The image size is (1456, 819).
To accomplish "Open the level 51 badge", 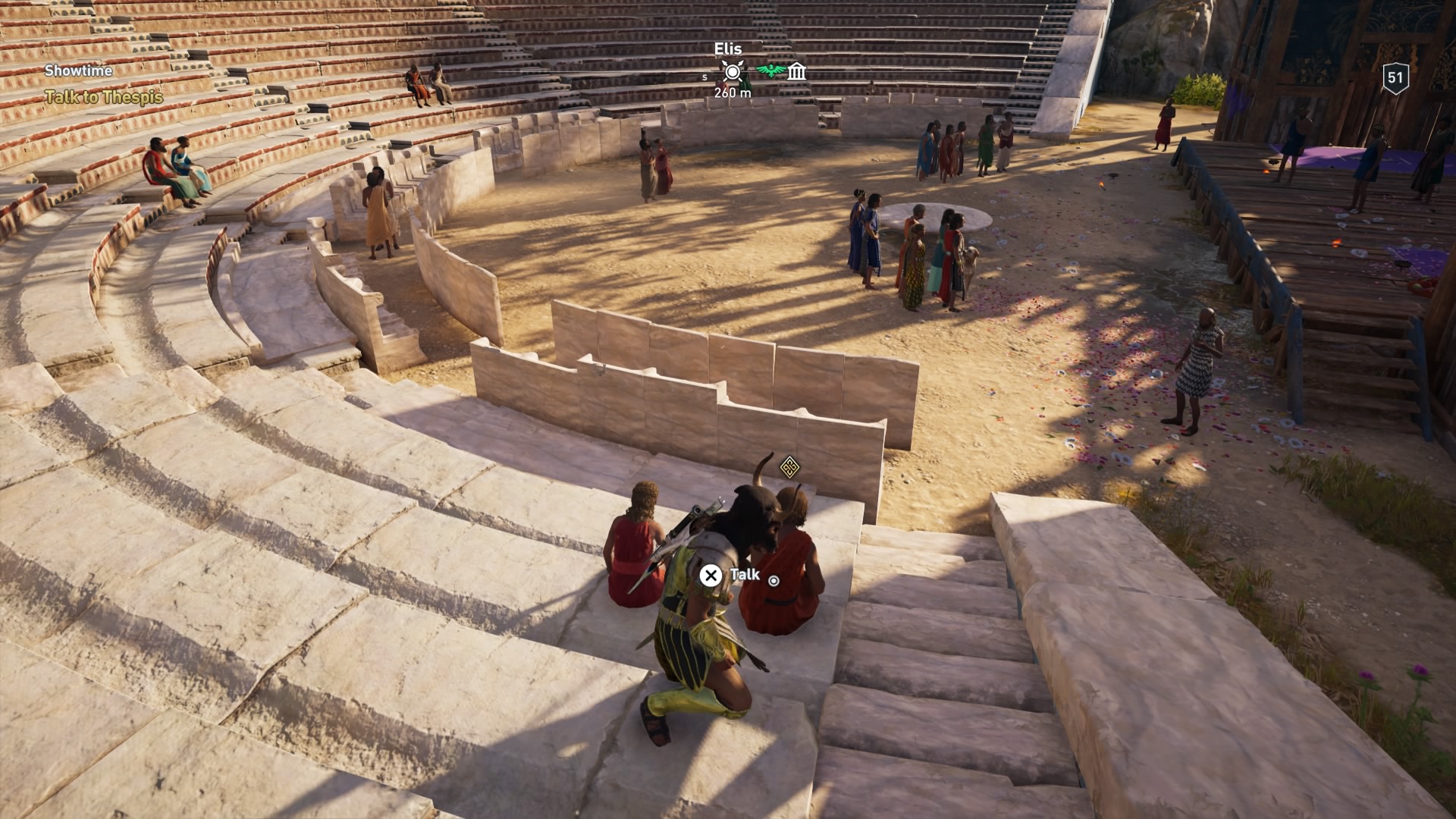I will coord(1395,77).
